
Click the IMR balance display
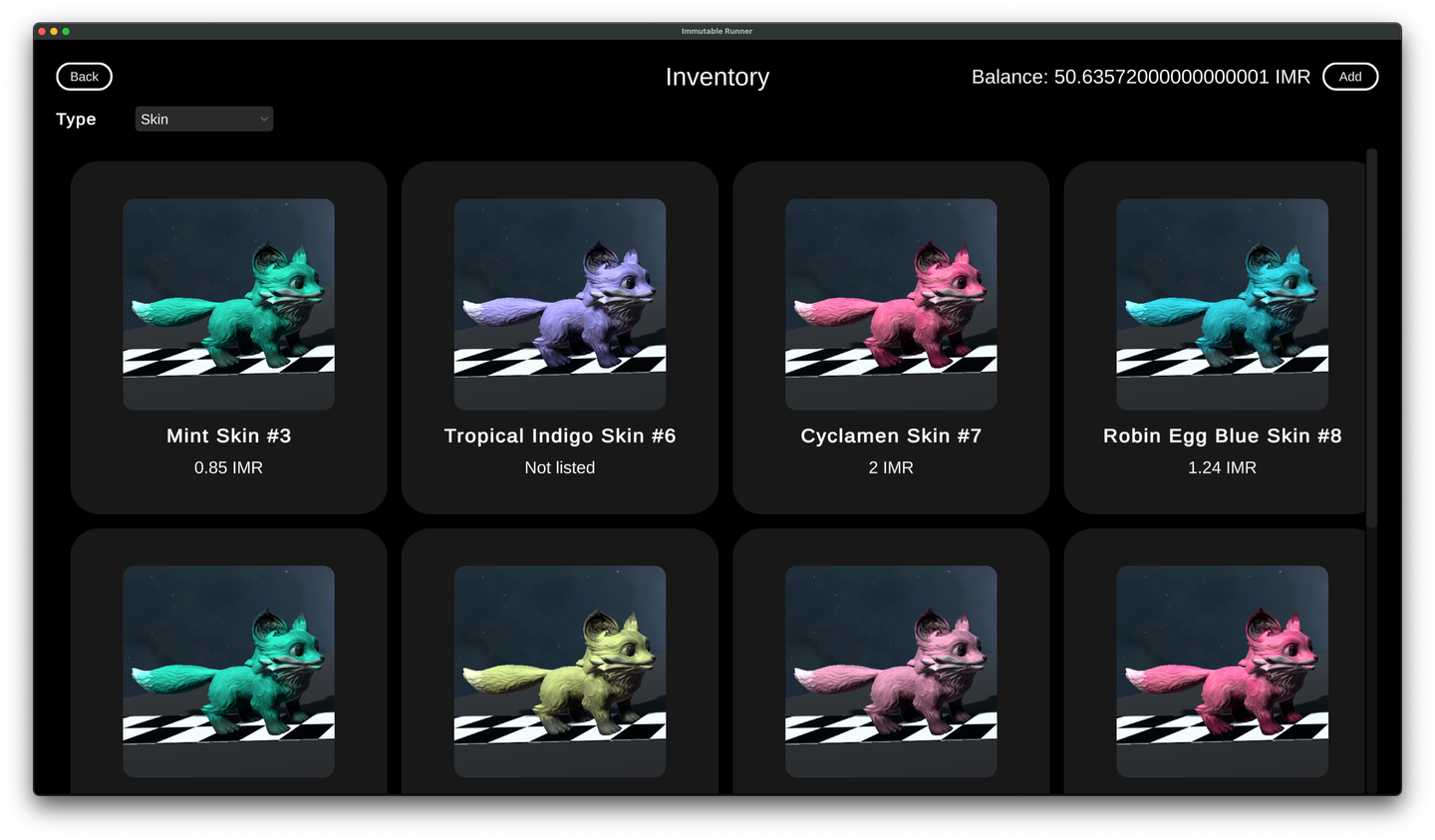point(1140,76)
